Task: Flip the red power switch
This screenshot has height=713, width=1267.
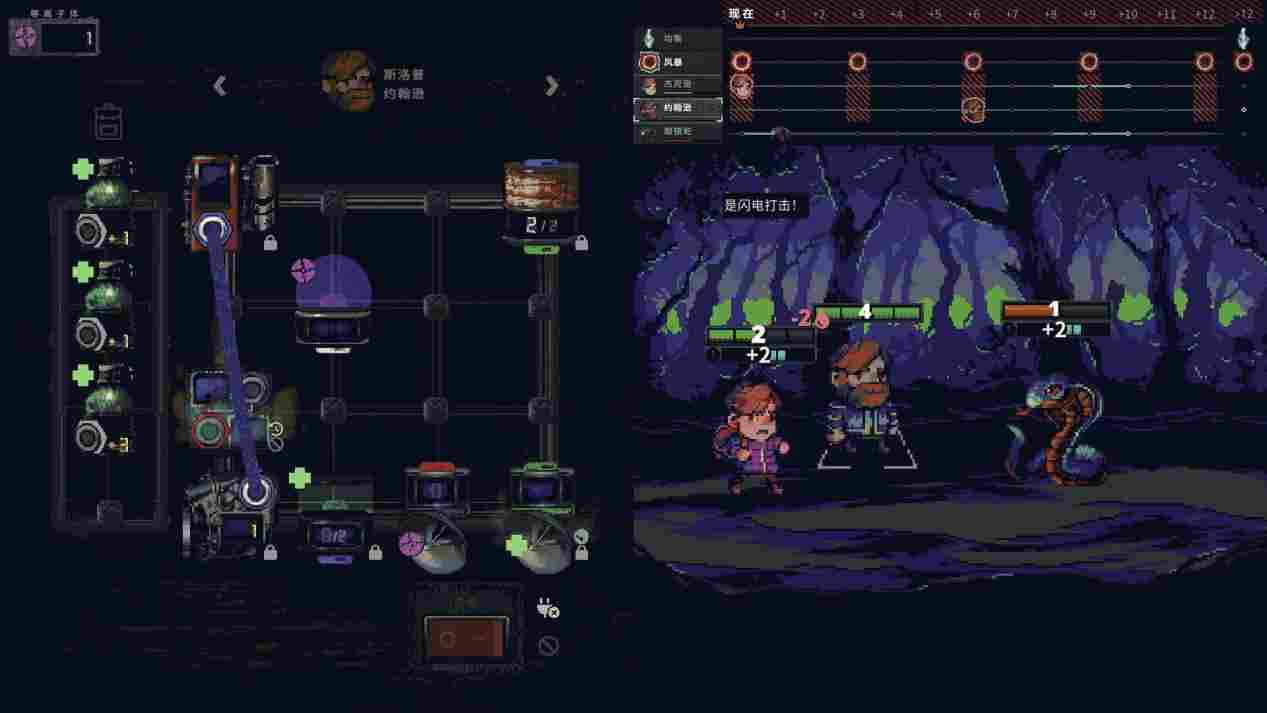Action: (x=465, y=636)
